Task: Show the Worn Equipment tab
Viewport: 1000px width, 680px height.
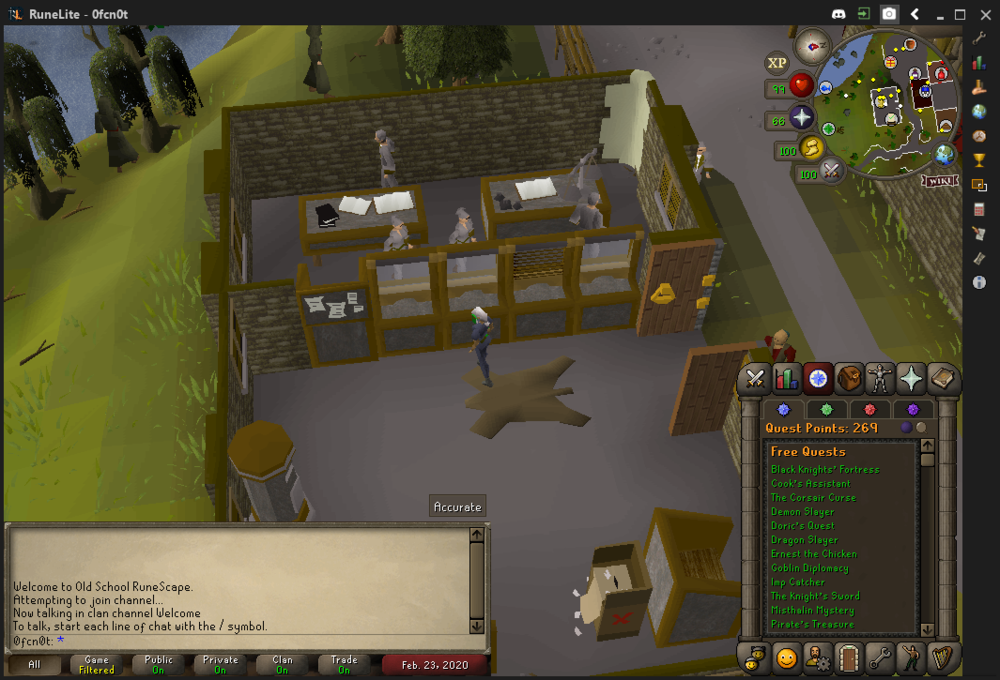Action: coord(880,379)
